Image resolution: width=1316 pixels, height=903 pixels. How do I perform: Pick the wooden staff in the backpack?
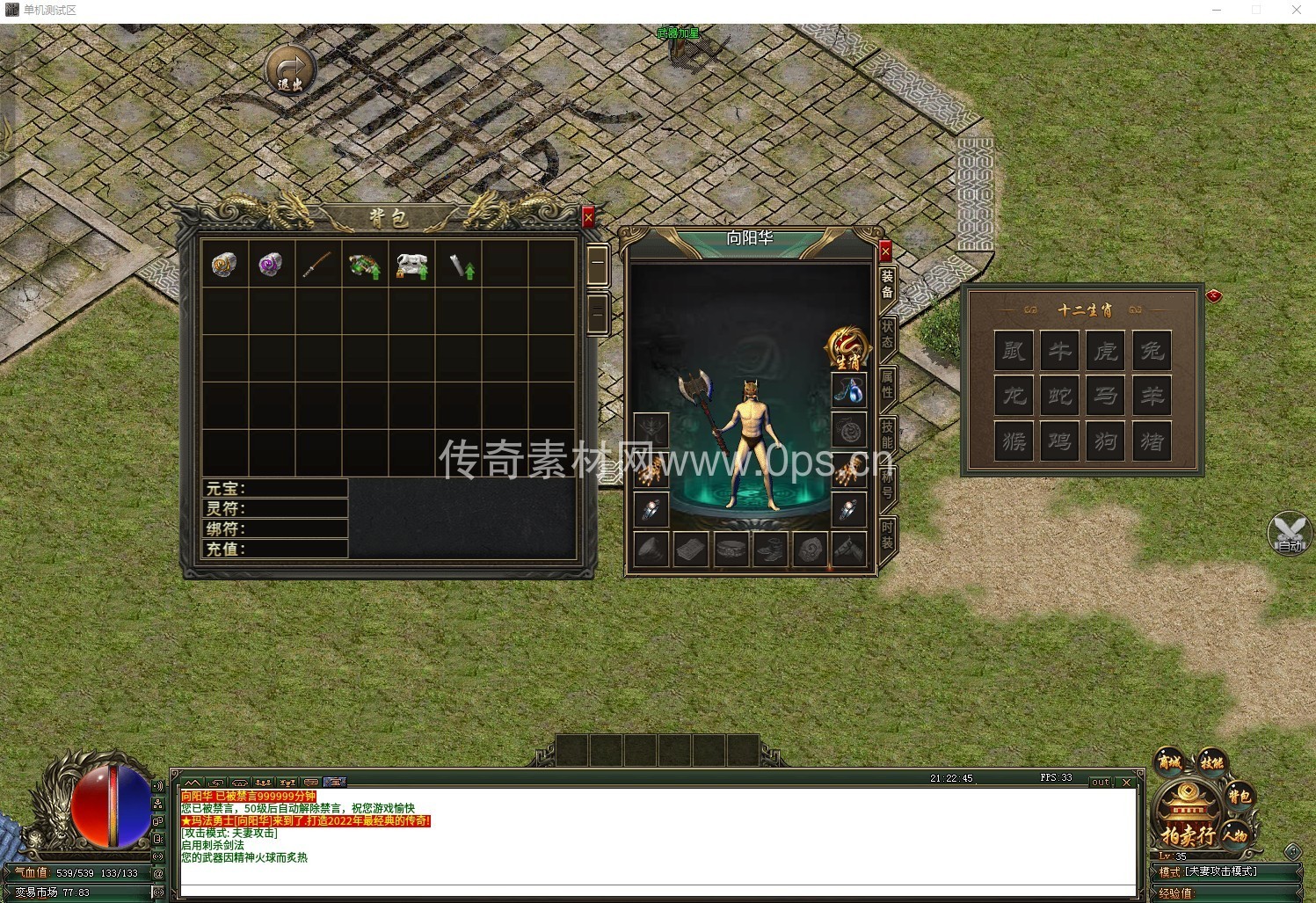pyautogui.click(x=317, y=265)
